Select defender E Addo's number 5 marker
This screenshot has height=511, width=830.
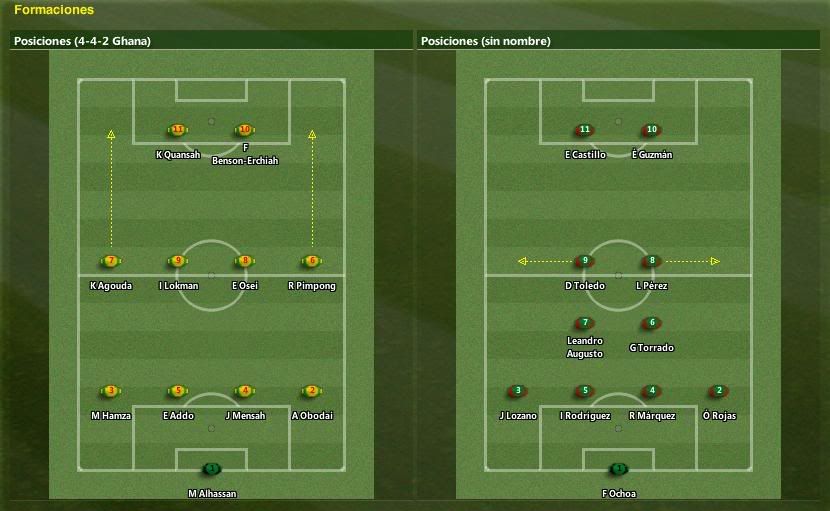[178, 391]
